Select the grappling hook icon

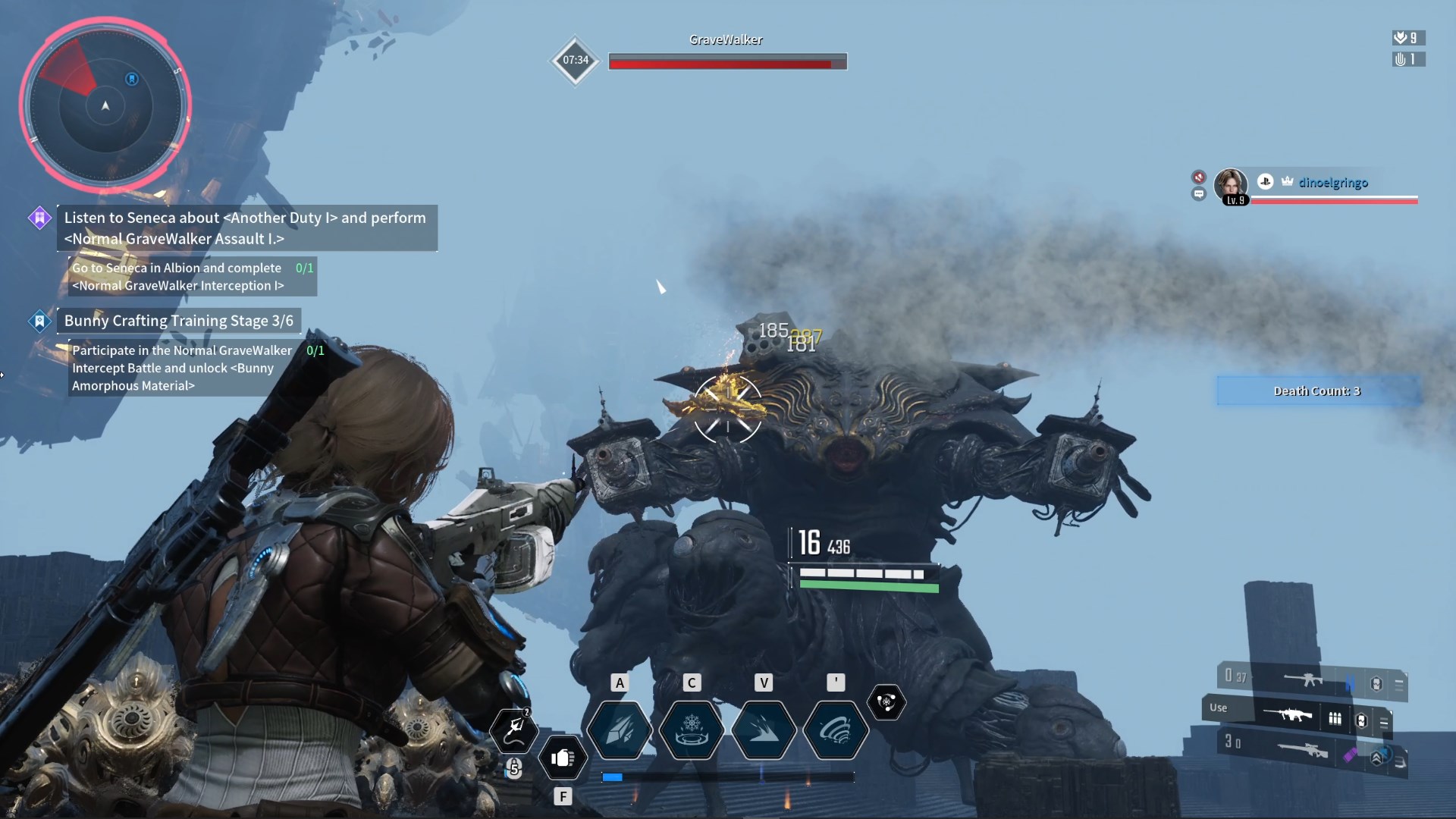(515, 729)
